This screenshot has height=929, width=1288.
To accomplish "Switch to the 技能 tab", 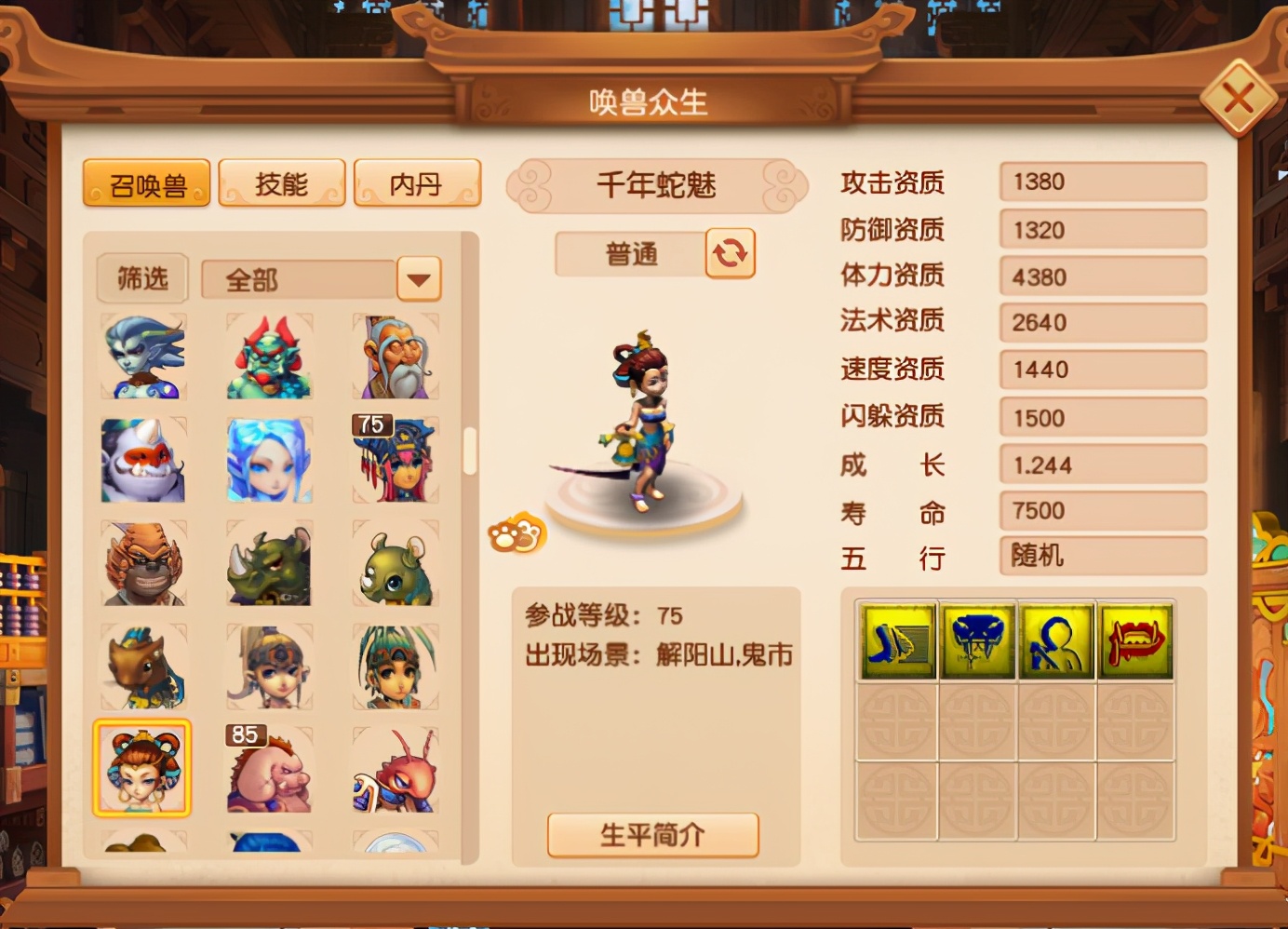I will [281, 182].
